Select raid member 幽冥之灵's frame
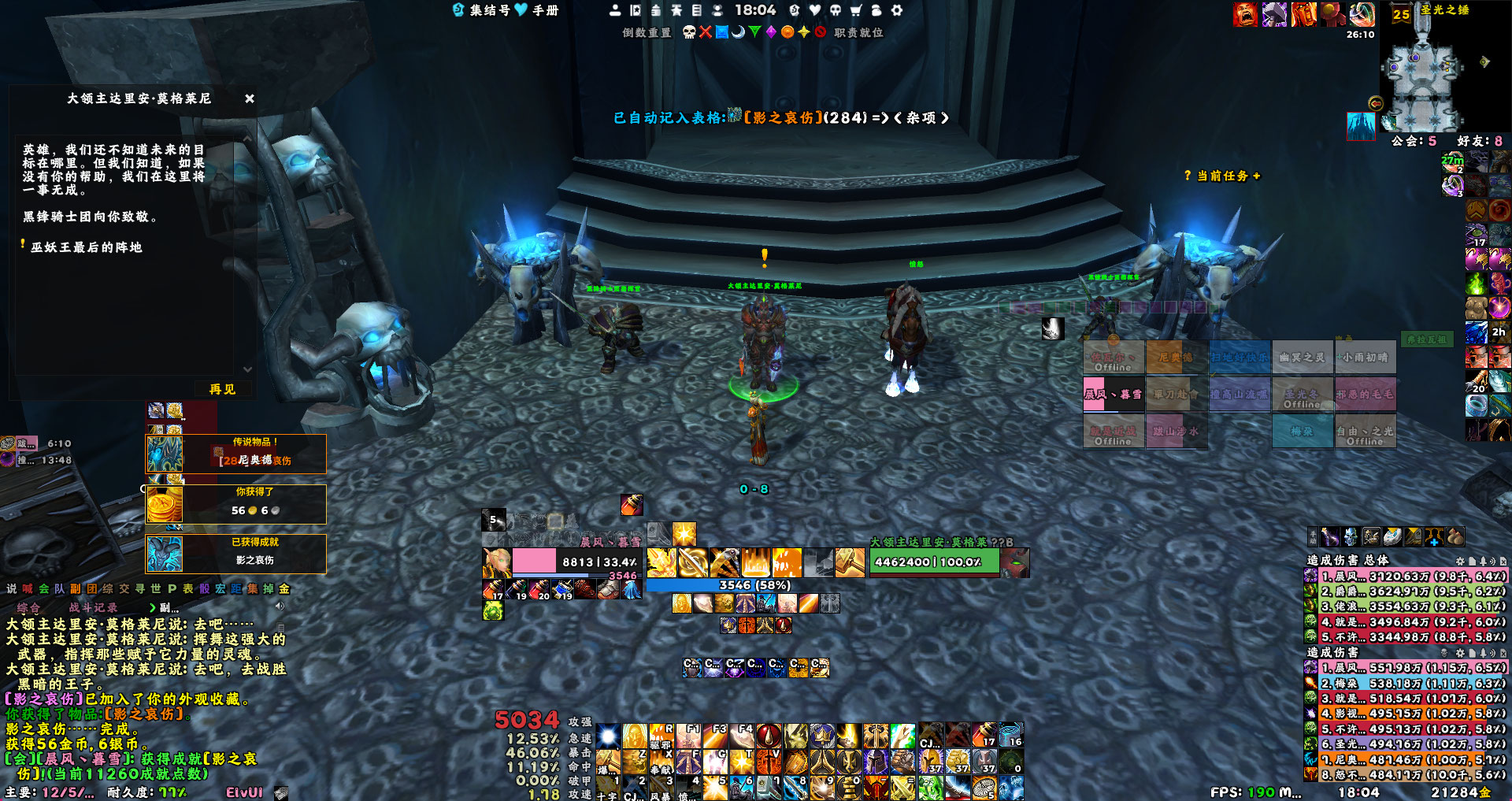 coord(1302,358)
